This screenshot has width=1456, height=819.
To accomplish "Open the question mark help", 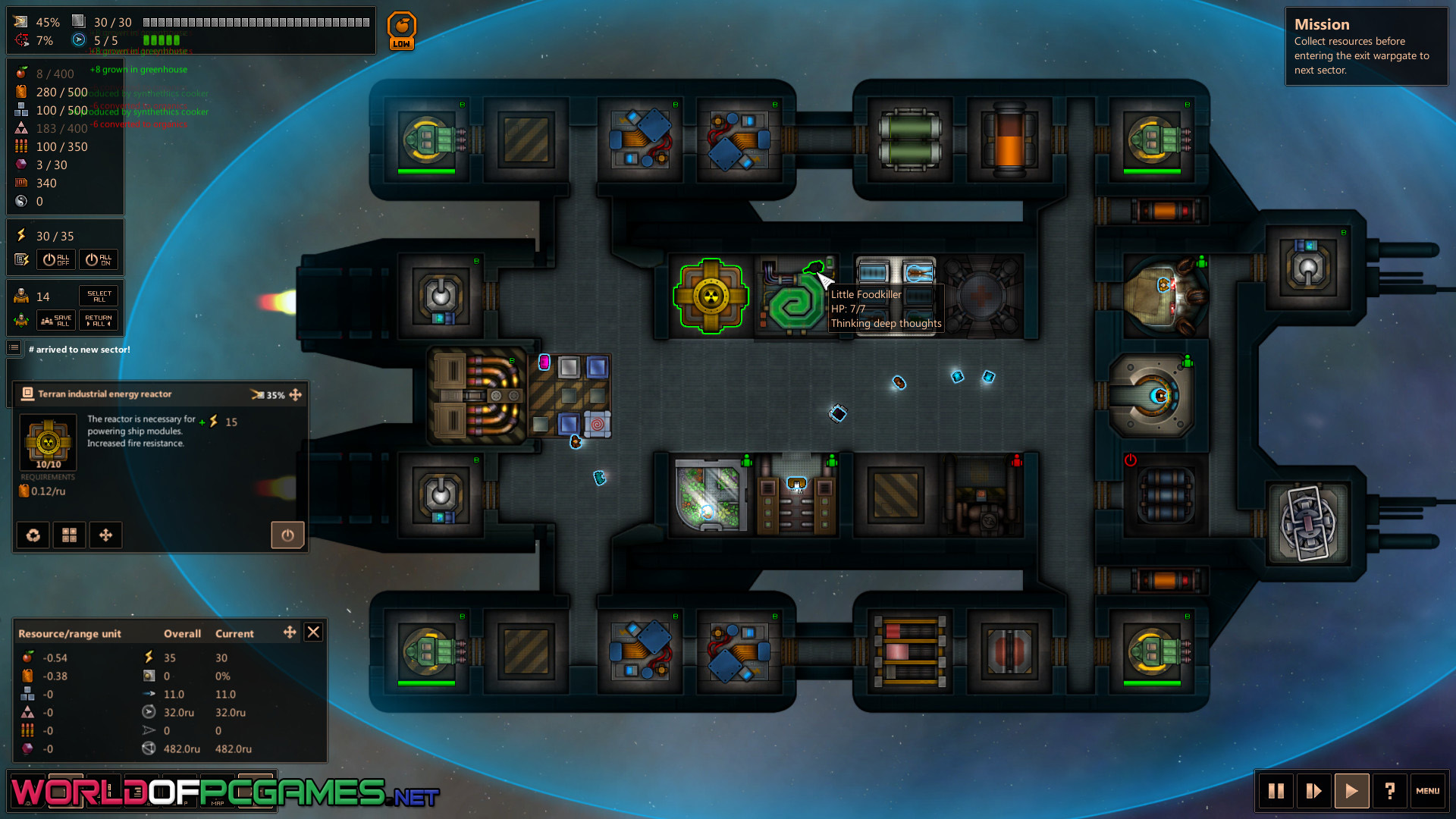I will [1389, 791].
